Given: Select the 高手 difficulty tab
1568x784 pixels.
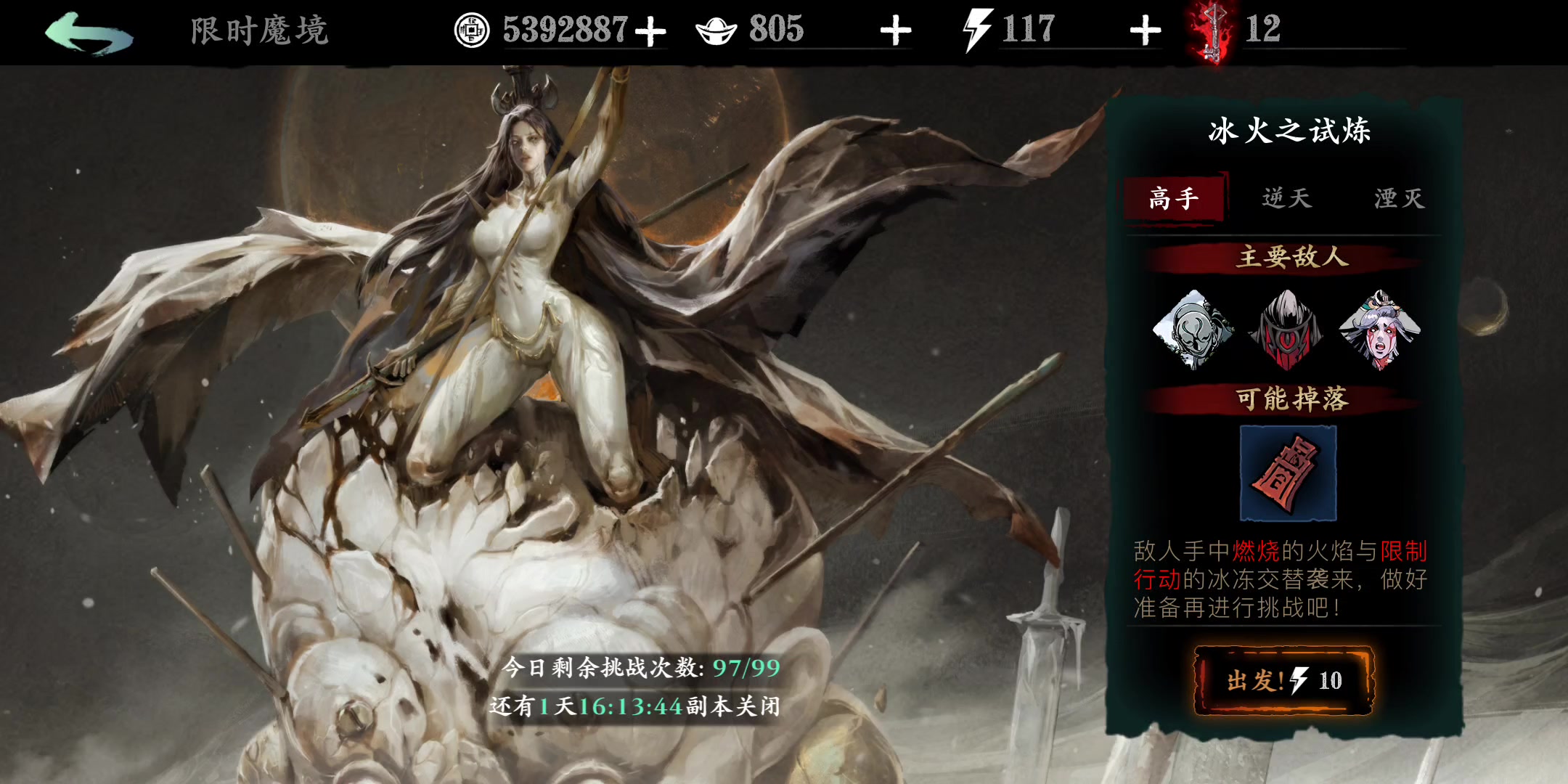Looking at the screenshot, I should point(1174,198).
